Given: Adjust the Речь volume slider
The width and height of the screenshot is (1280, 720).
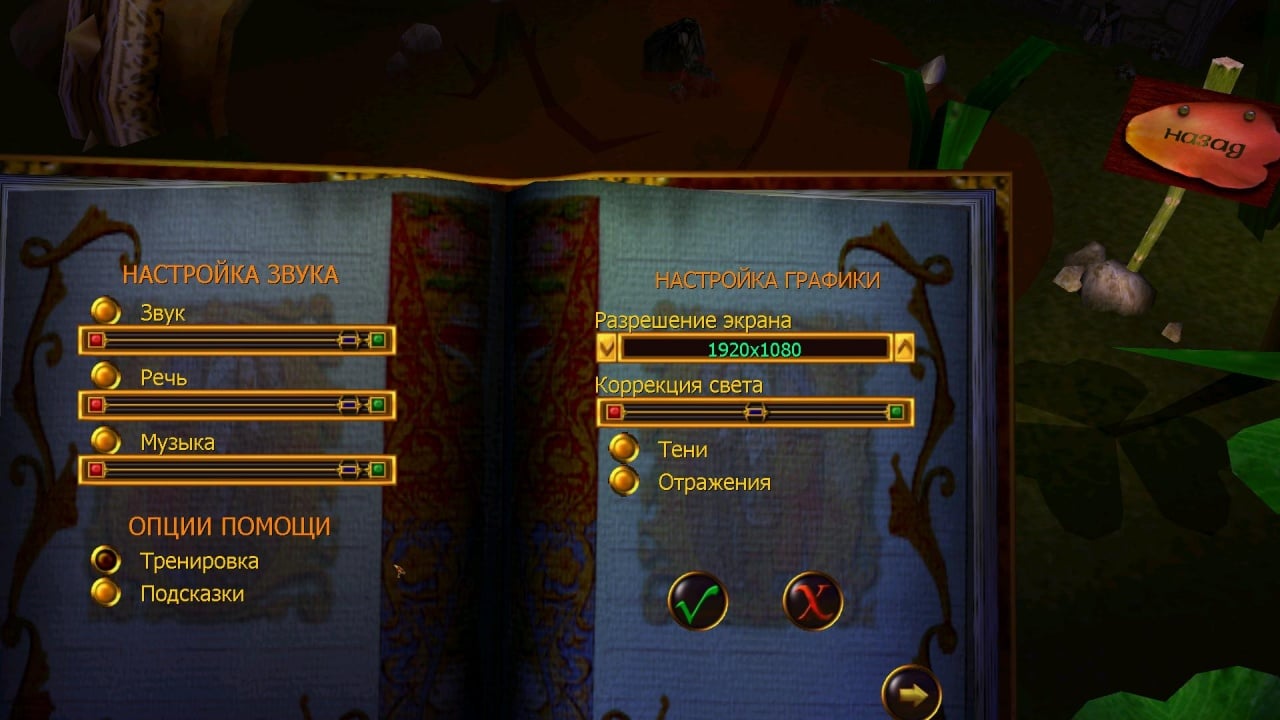Looking at the screenshot, I should pyautogui.click(x=348, y=405).
